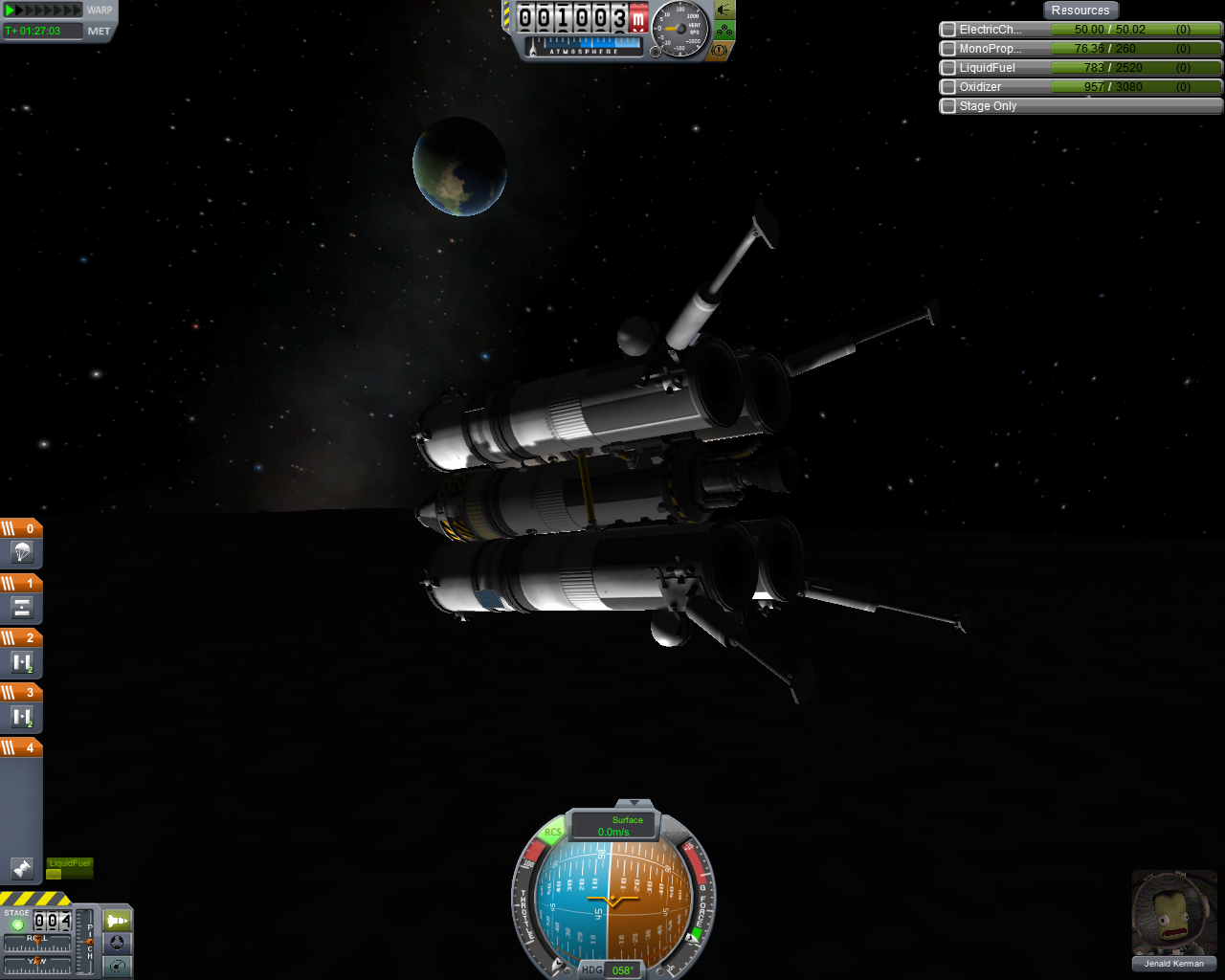Switch to staging mode with the rocket button
Image resolution: width=1225 pixels, height=980 pixels.
click(117, 921)
